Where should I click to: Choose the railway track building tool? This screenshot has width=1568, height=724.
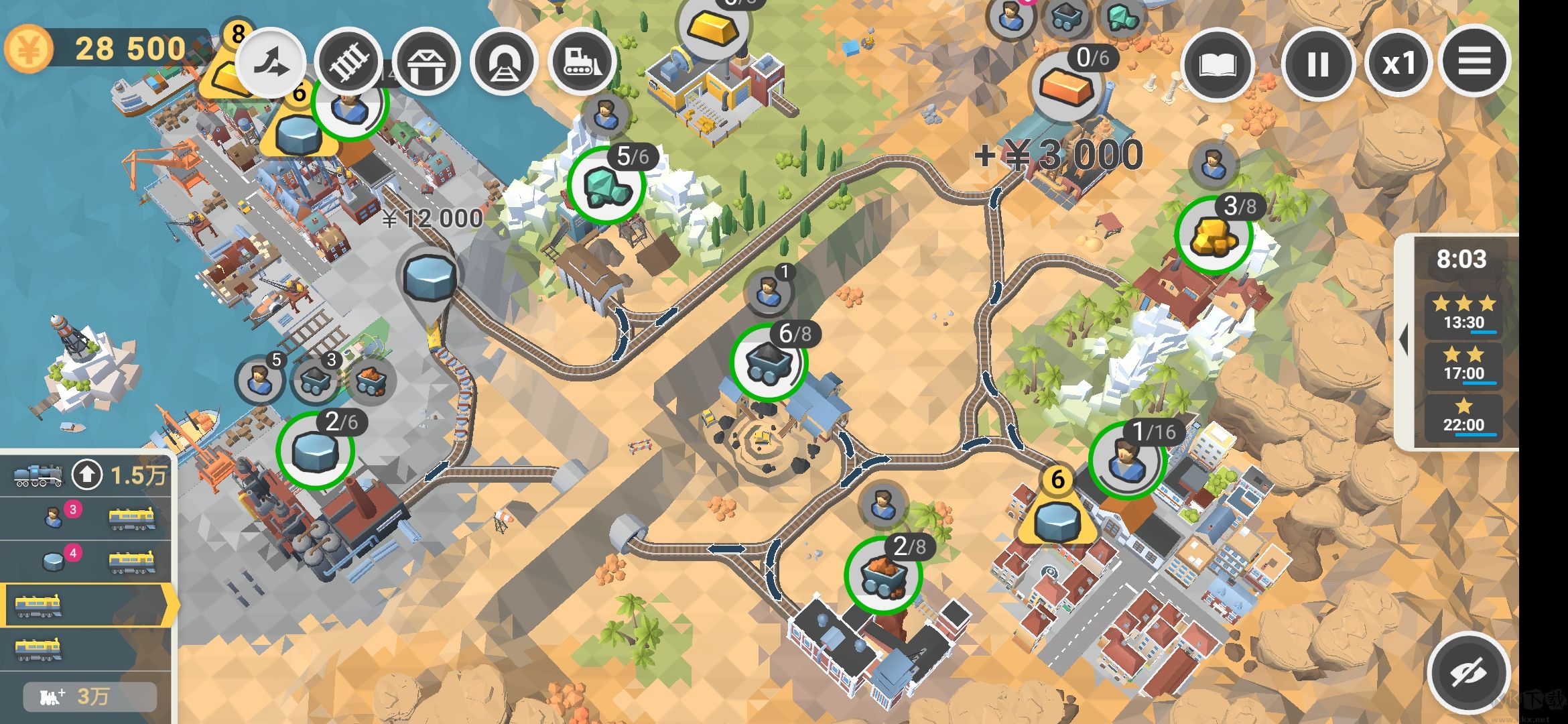pos(349,64)
